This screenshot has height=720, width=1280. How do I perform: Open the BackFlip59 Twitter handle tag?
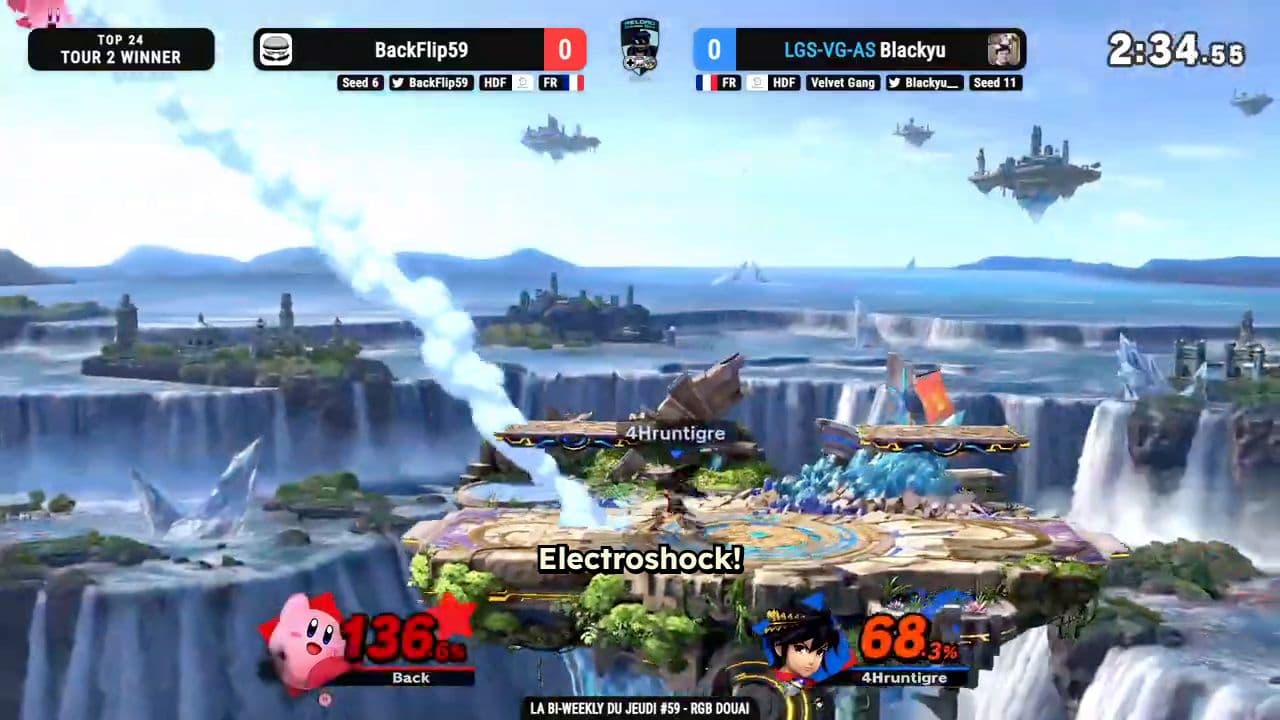(x=431, y=83)
